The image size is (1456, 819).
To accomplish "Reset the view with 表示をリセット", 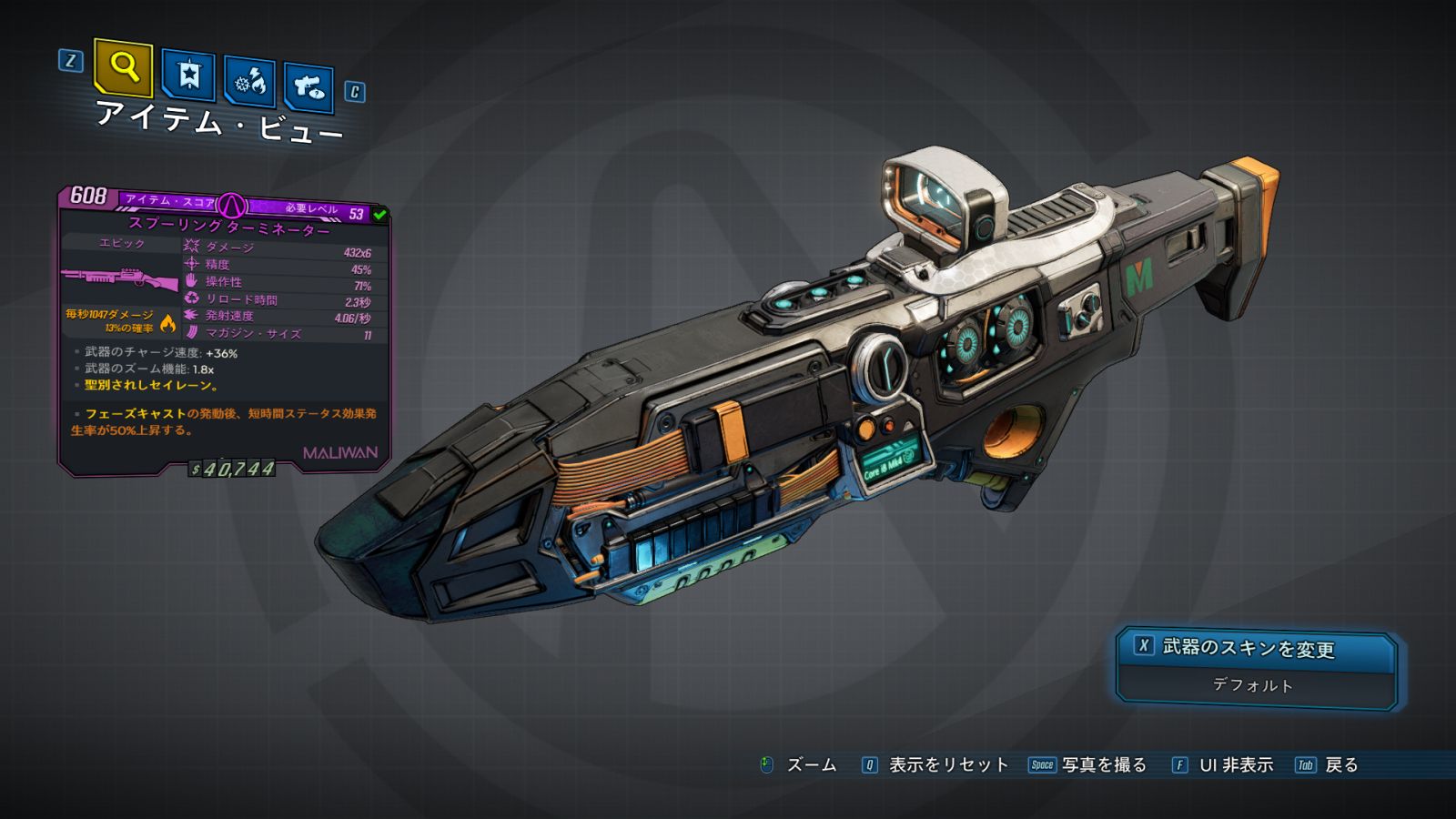I will 947,765.
